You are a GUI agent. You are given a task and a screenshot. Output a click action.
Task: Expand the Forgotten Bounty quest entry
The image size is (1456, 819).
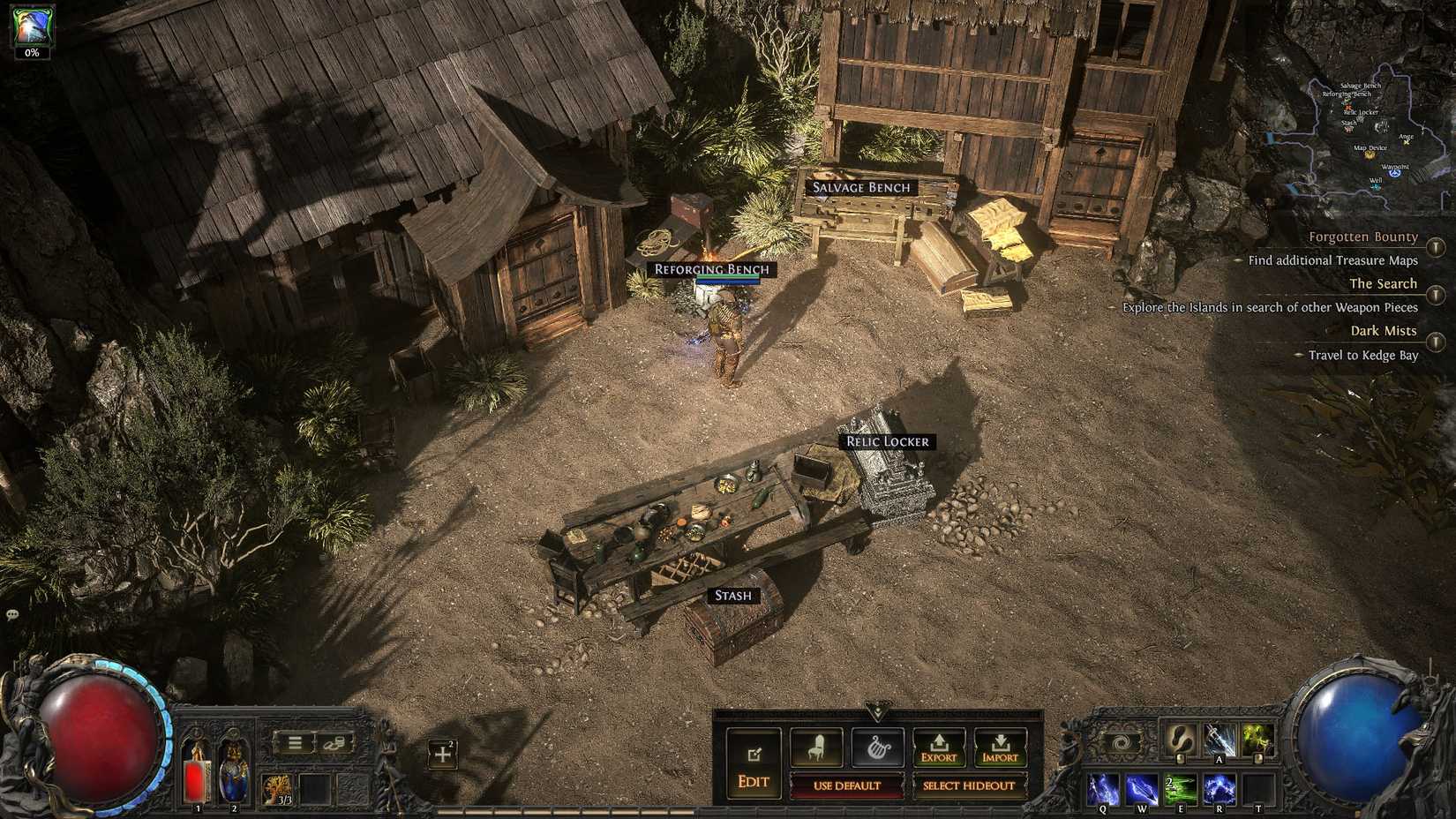(1363, 237)
